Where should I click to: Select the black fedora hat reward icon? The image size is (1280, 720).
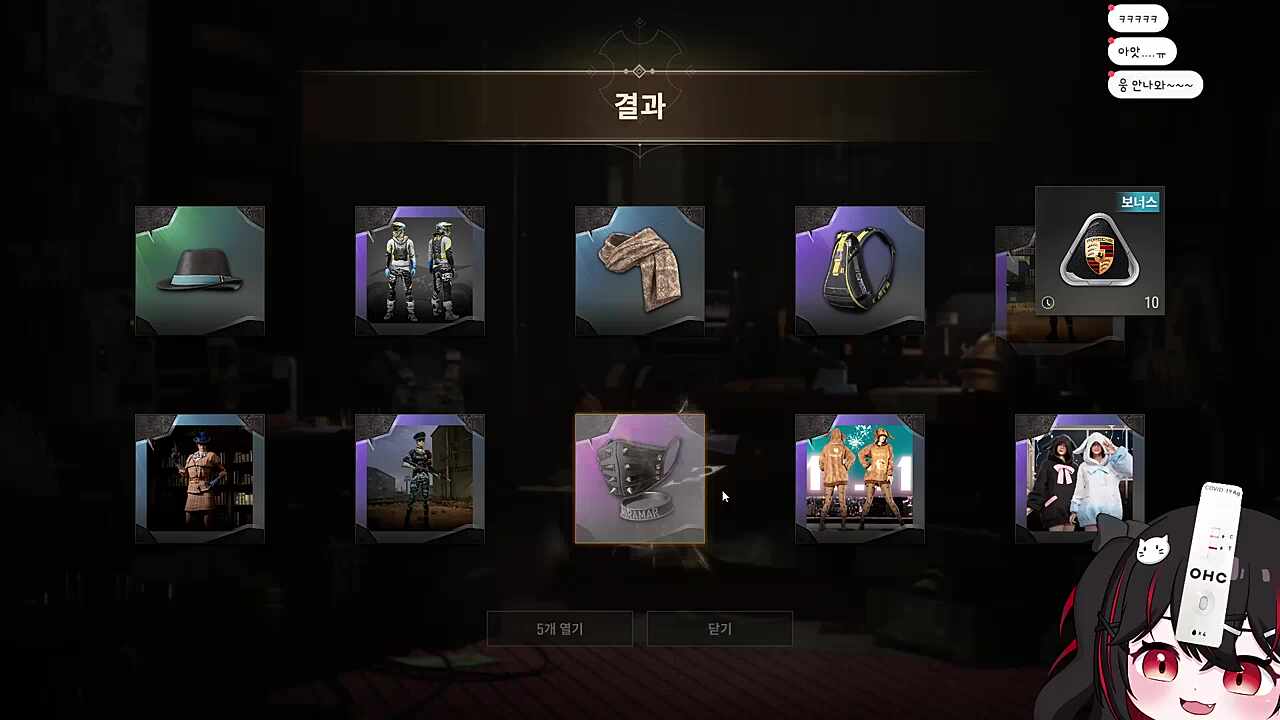coord(199,269)
